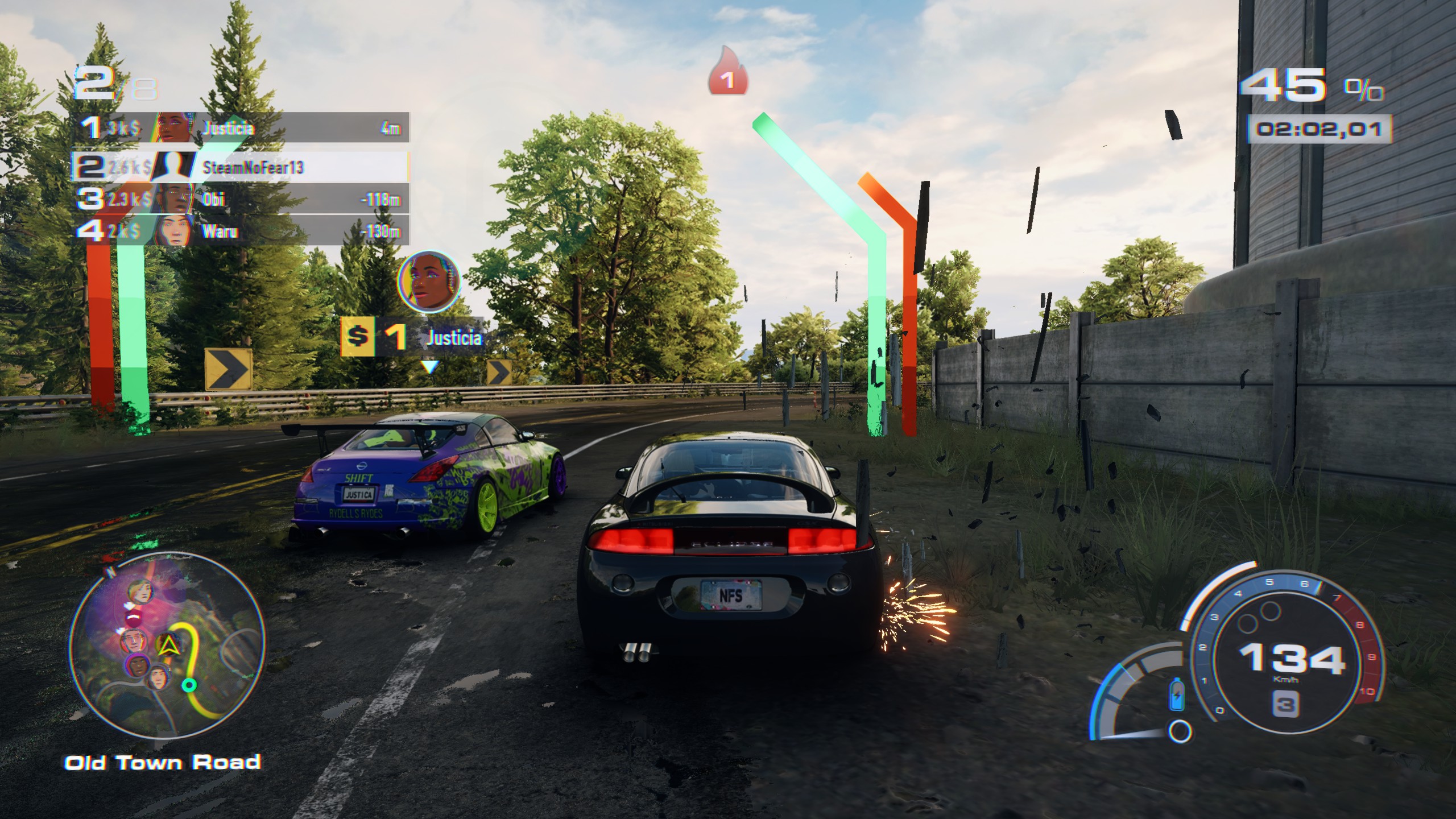This screenshot has width=1456, height=819.
Task: Select Justicia's floating portrait marker
Action: click(x=429, y=282)
